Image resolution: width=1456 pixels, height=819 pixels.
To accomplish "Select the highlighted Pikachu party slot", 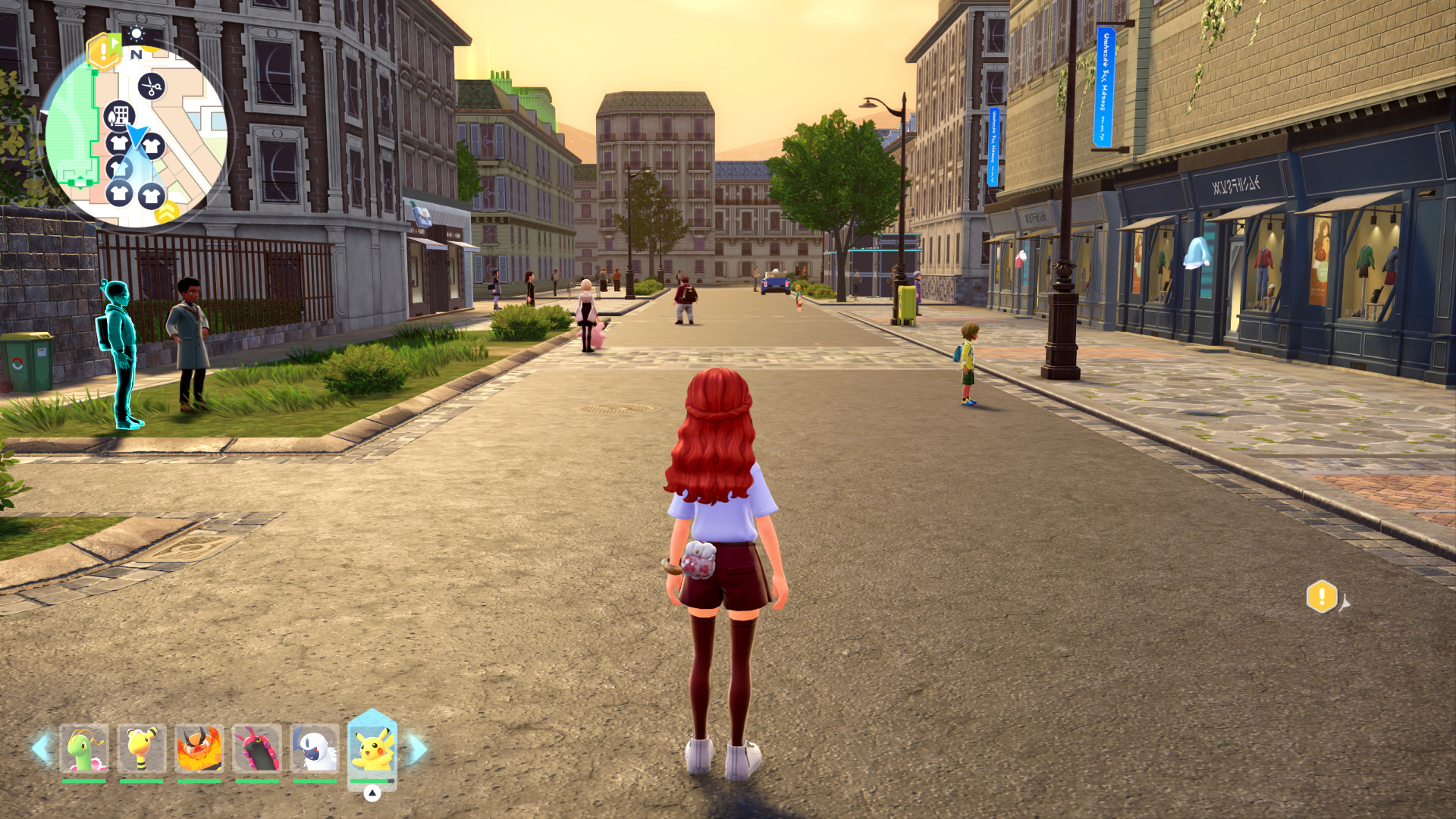I will tap(372, 748).
